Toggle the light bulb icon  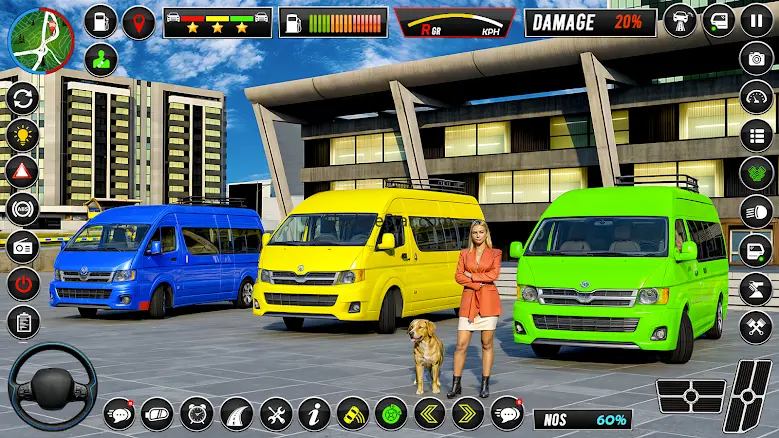22,134
